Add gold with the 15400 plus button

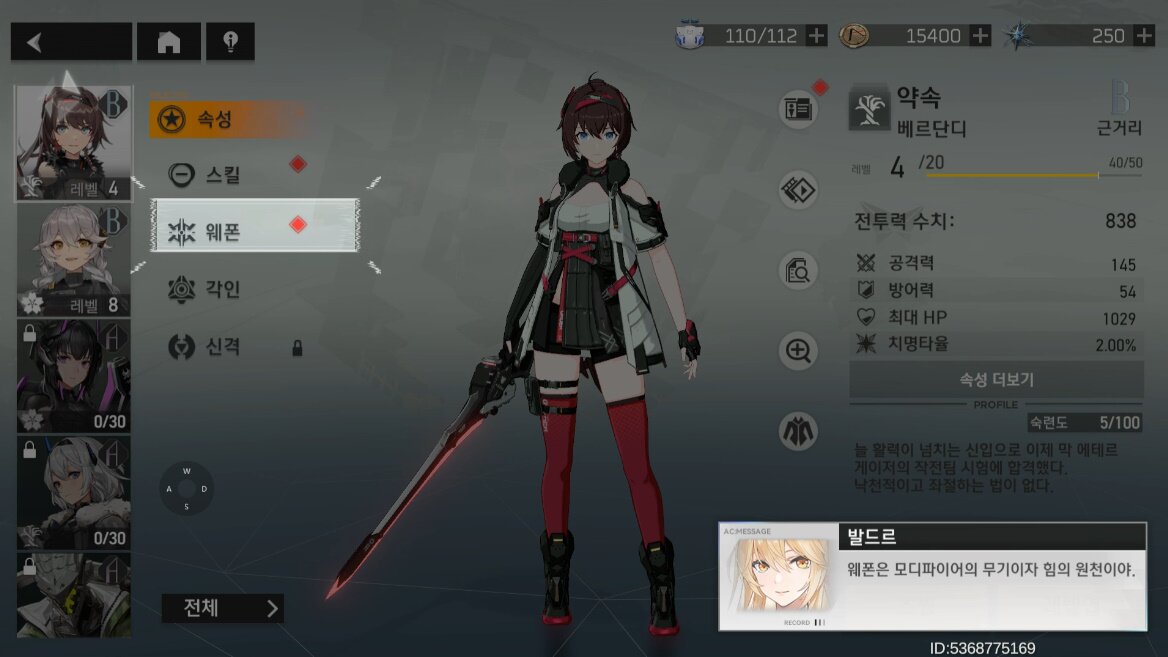(981, 36)
